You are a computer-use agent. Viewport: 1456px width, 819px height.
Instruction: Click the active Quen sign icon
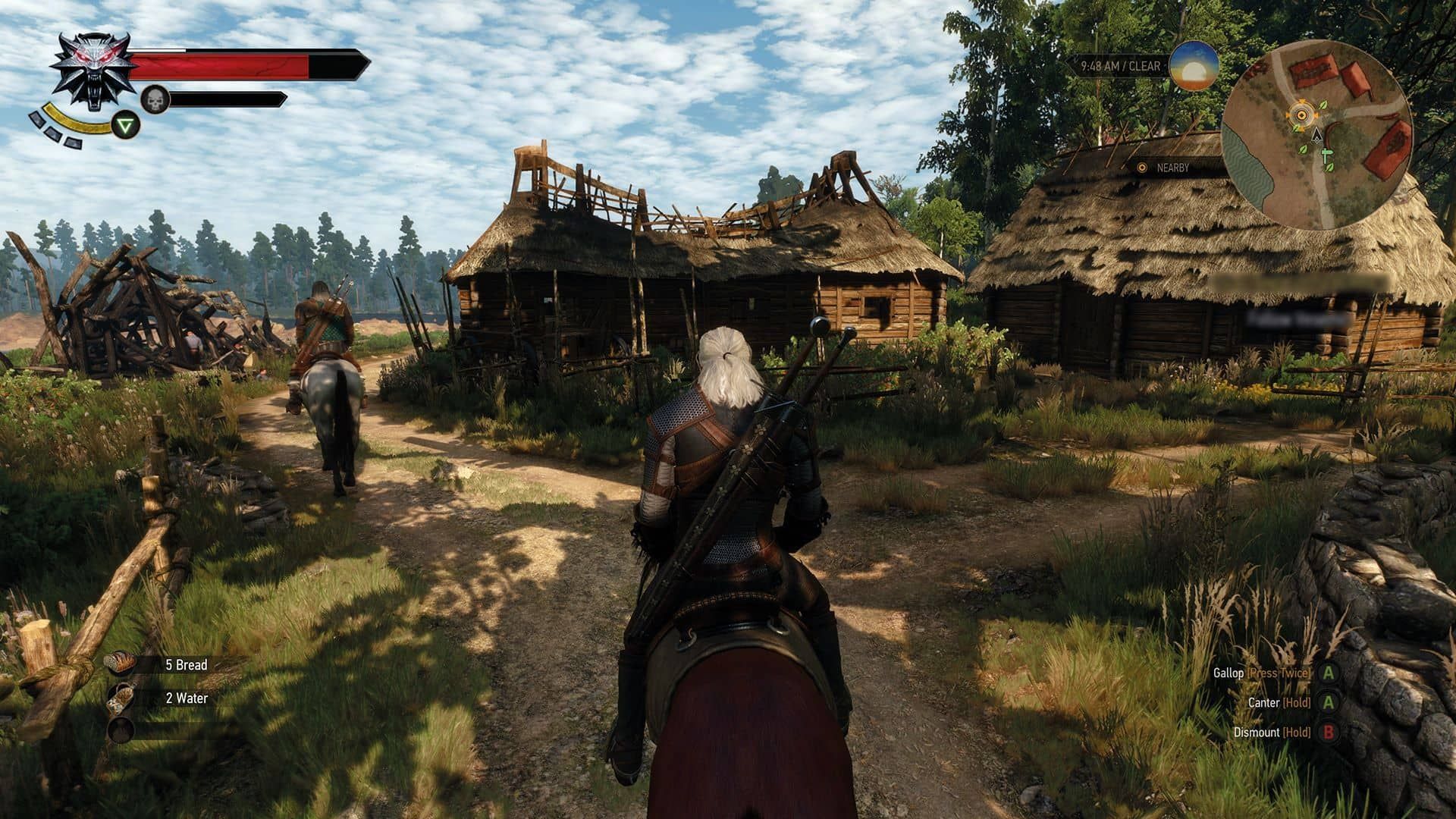(127, 124)
